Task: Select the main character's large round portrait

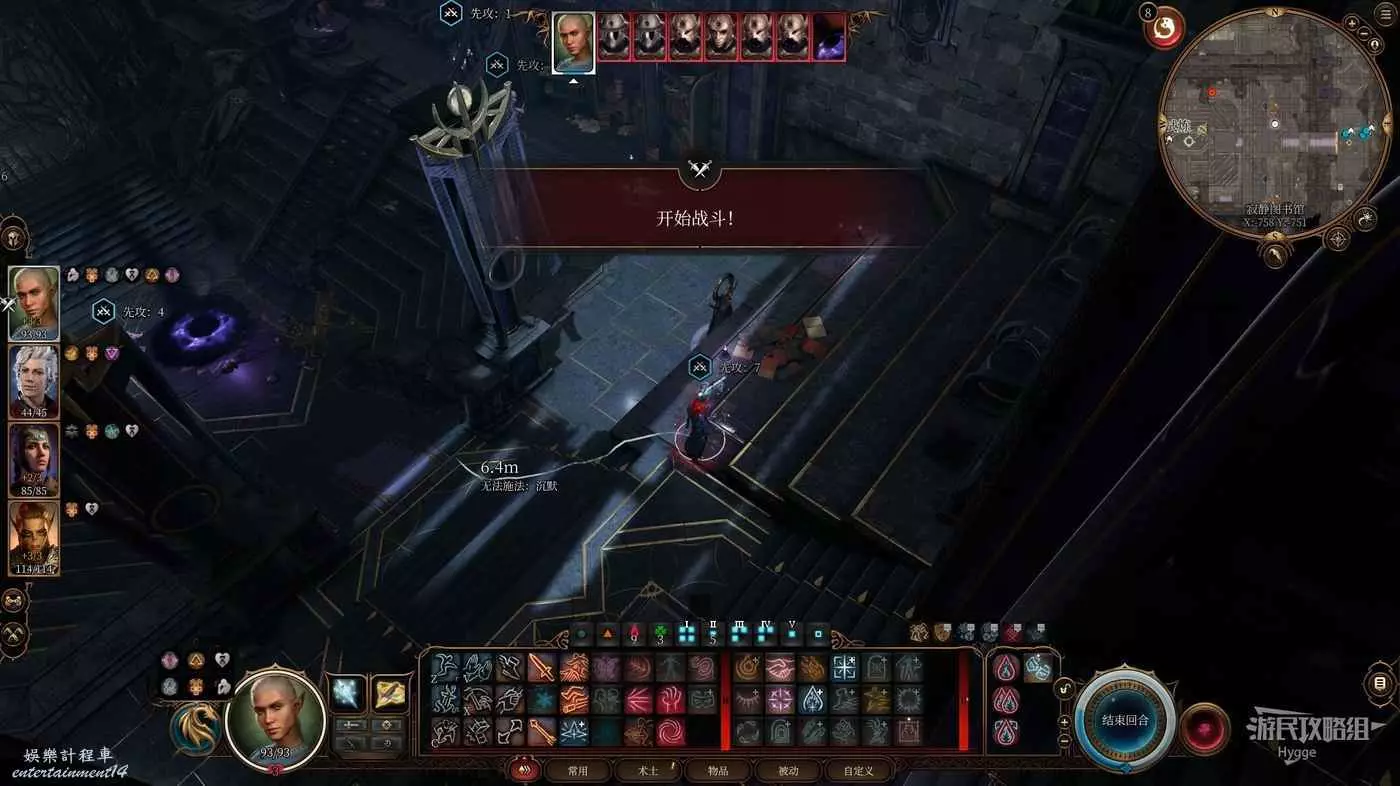Action: click(276, 717)
